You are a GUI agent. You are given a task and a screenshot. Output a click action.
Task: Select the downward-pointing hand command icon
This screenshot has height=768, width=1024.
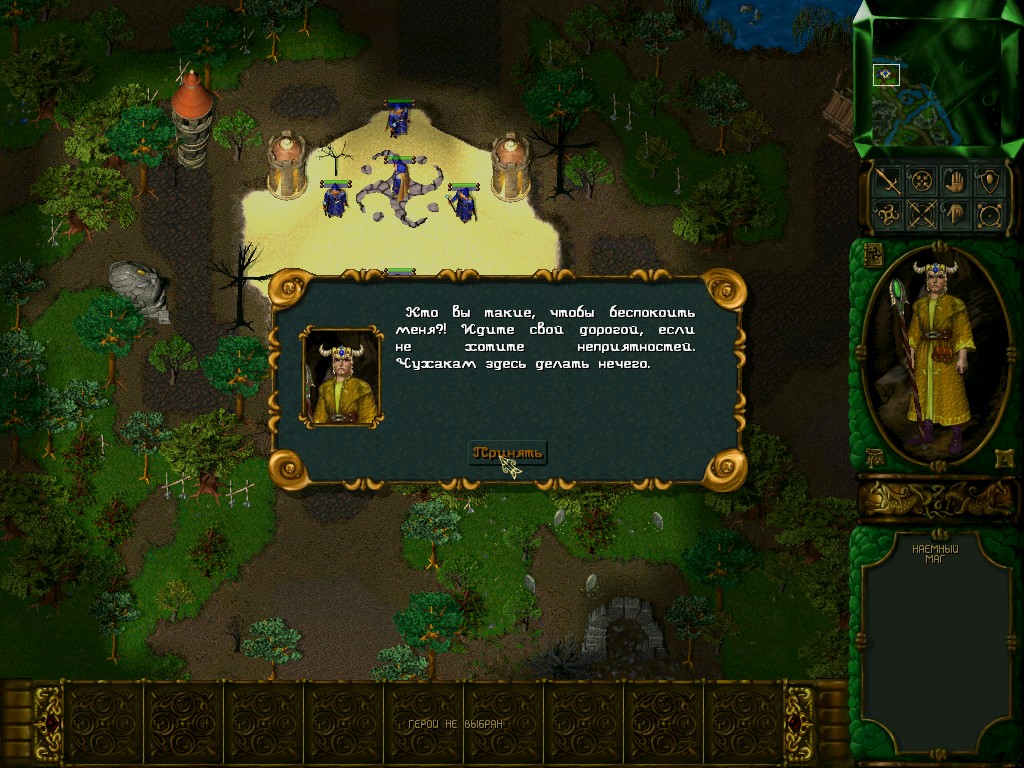tap(956, 214)
